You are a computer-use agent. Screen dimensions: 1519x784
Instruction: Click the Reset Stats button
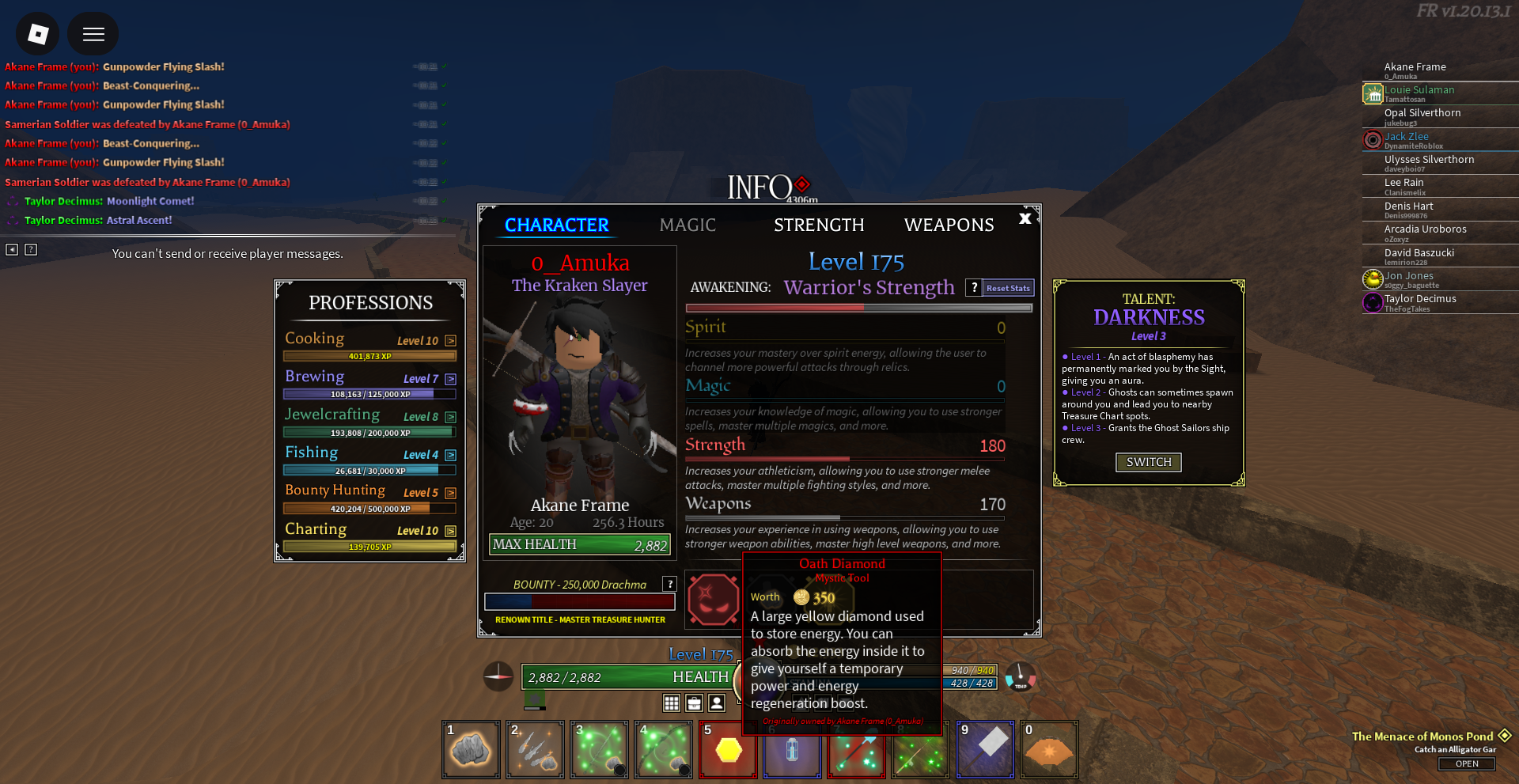pos(1008,288)
